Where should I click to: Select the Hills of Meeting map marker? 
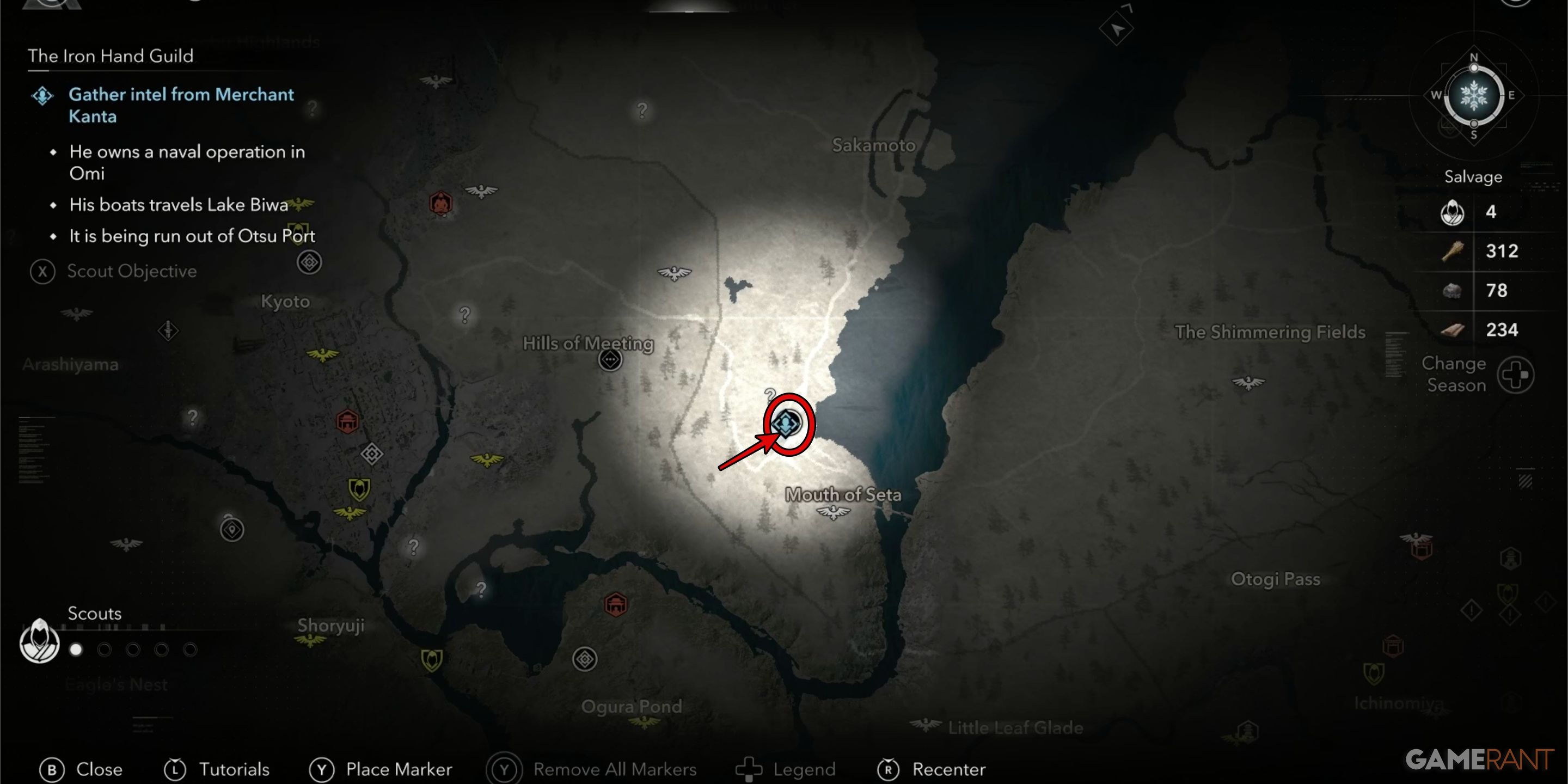pyautogui.click(x=610, y=360)
